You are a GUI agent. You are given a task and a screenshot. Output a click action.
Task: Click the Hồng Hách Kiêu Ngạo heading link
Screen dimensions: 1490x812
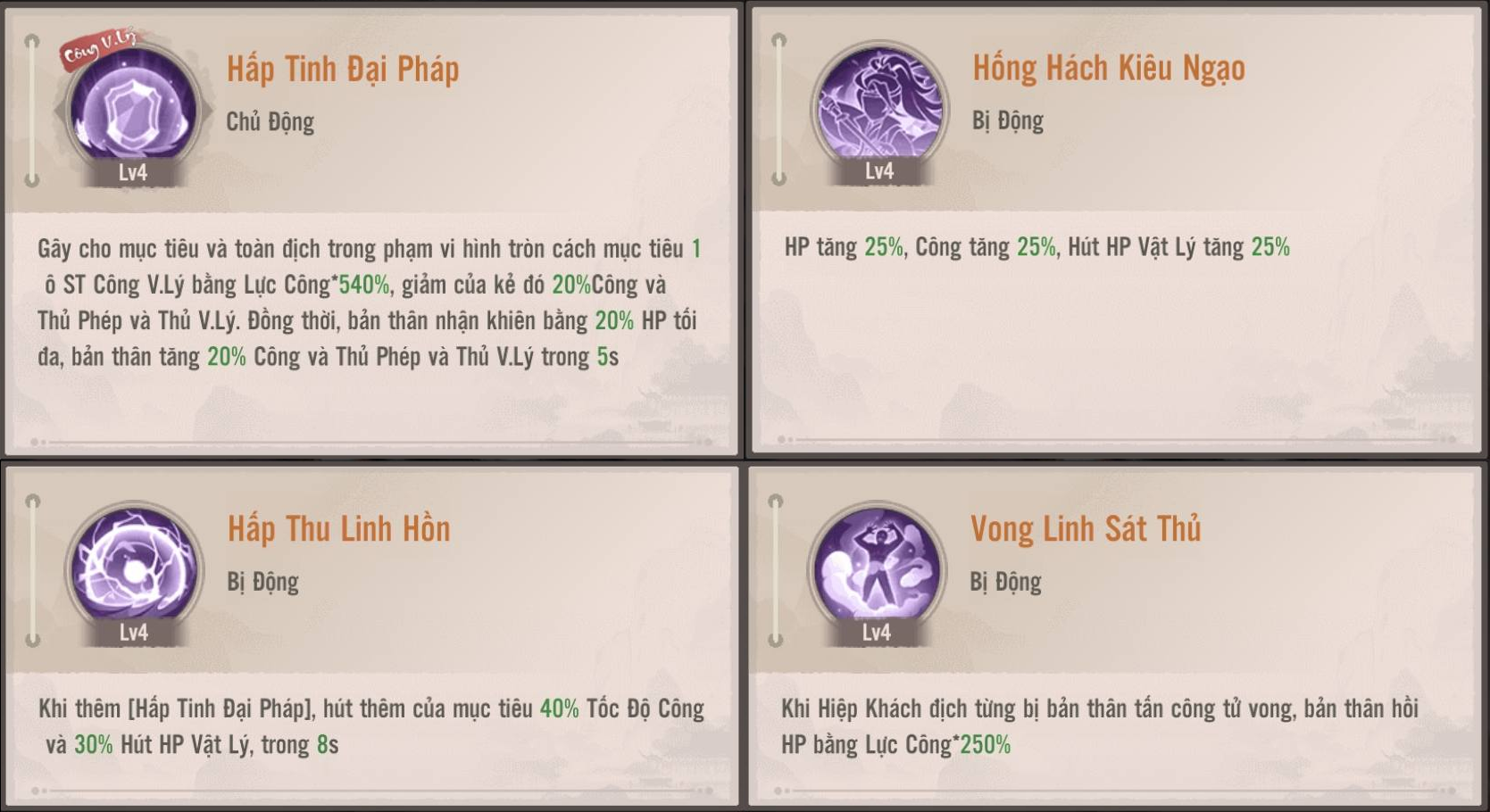(x=1110, y=66)
